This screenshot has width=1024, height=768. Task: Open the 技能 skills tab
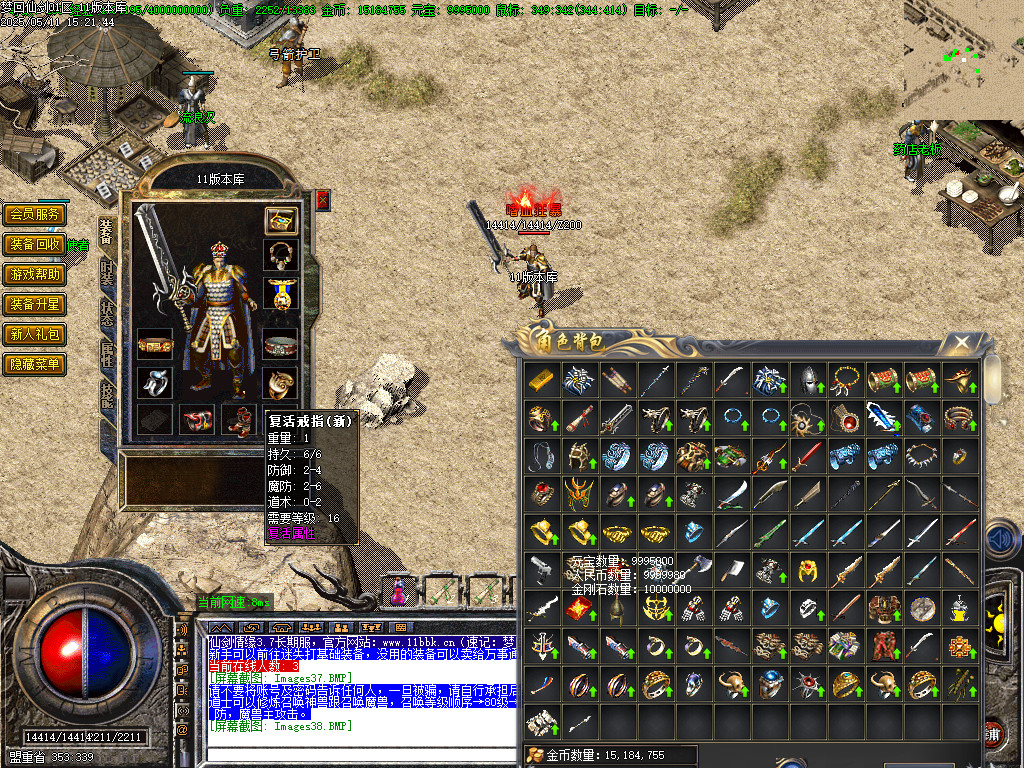(107, 392)
